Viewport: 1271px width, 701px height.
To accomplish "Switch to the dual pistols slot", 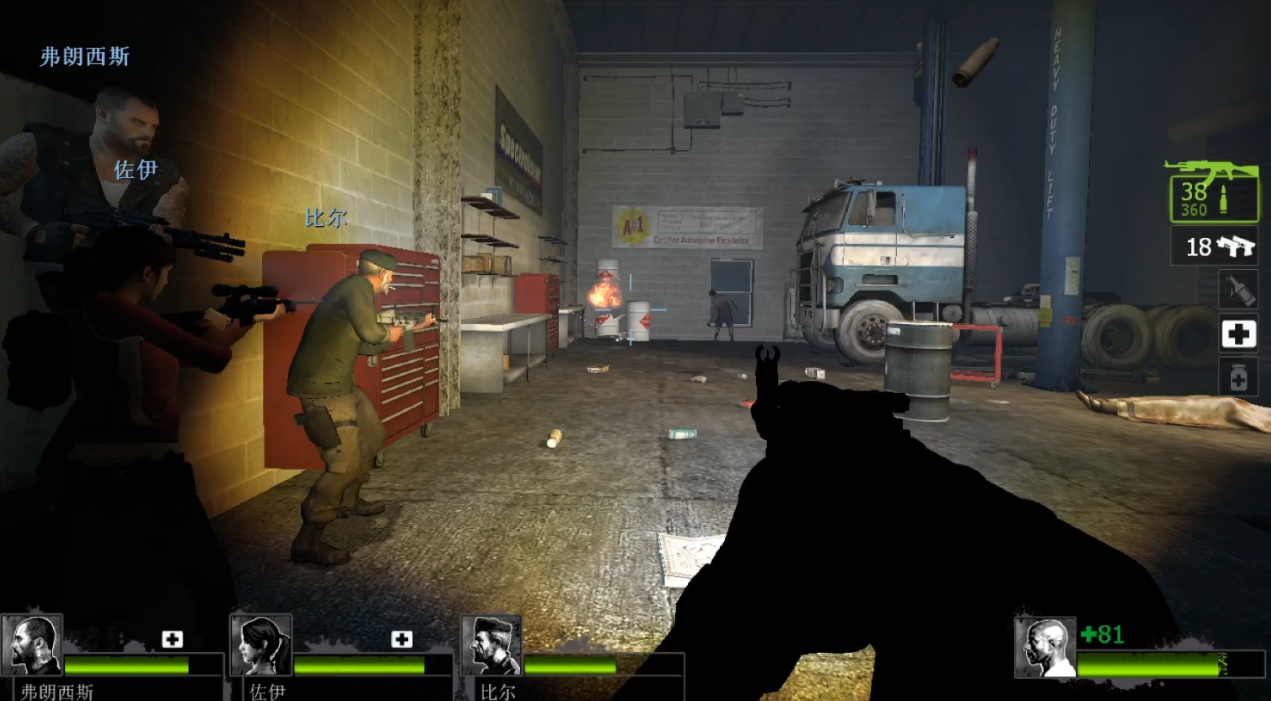I will tap(1214, 246).
